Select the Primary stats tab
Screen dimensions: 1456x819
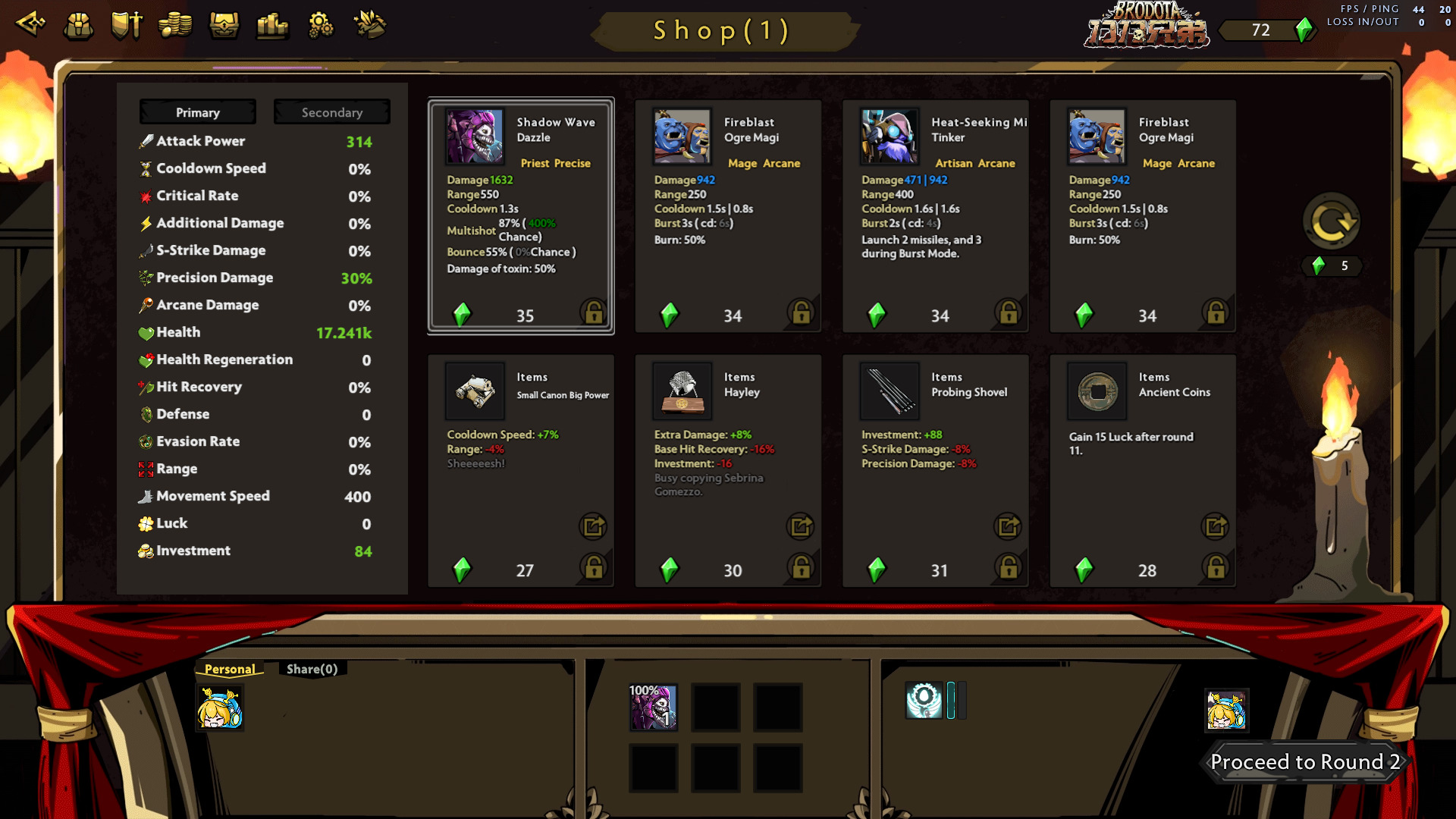(x=197, y=112)
